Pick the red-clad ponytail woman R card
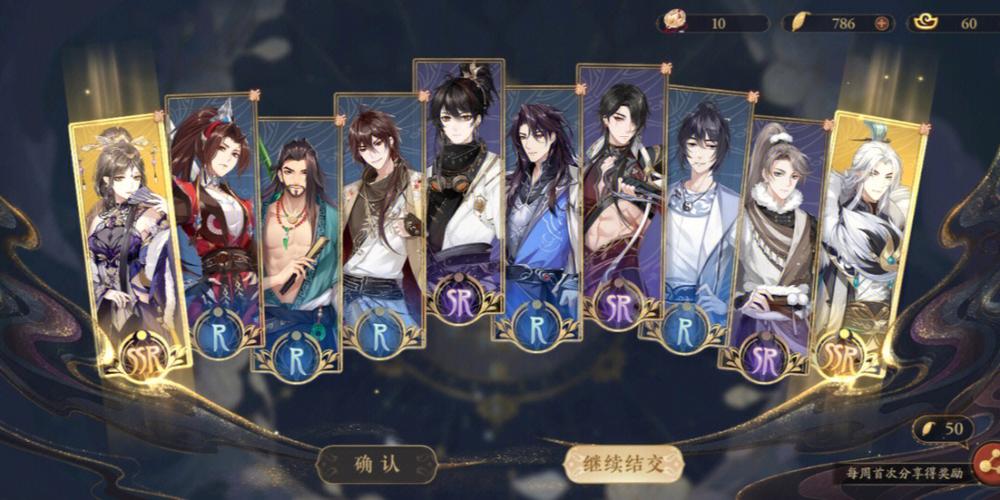The width and height of the screenshot is (1000, 500). [212, 220]
